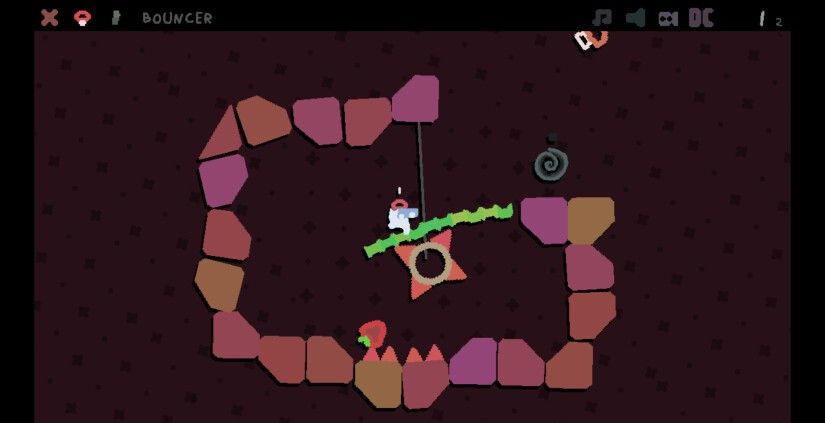
Task: Click the small grey-green icon beside BOUNCER
Action: point(116,17)
